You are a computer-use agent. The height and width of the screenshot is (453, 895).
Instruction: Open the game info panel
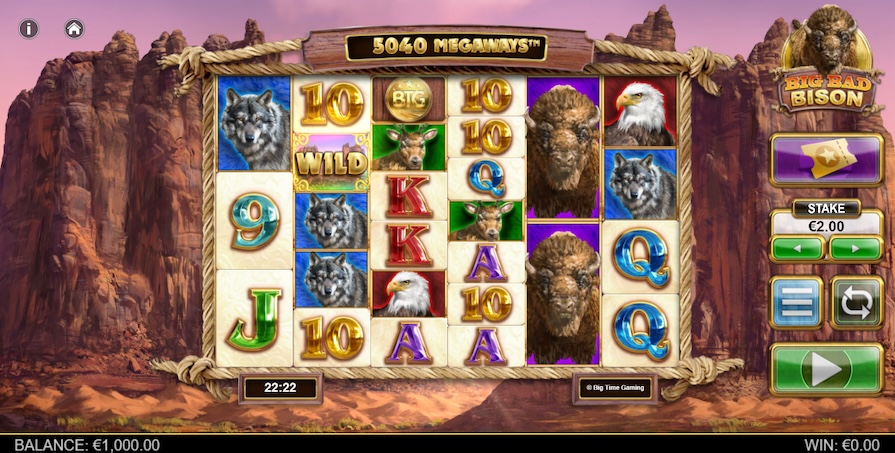click(29, 28)
